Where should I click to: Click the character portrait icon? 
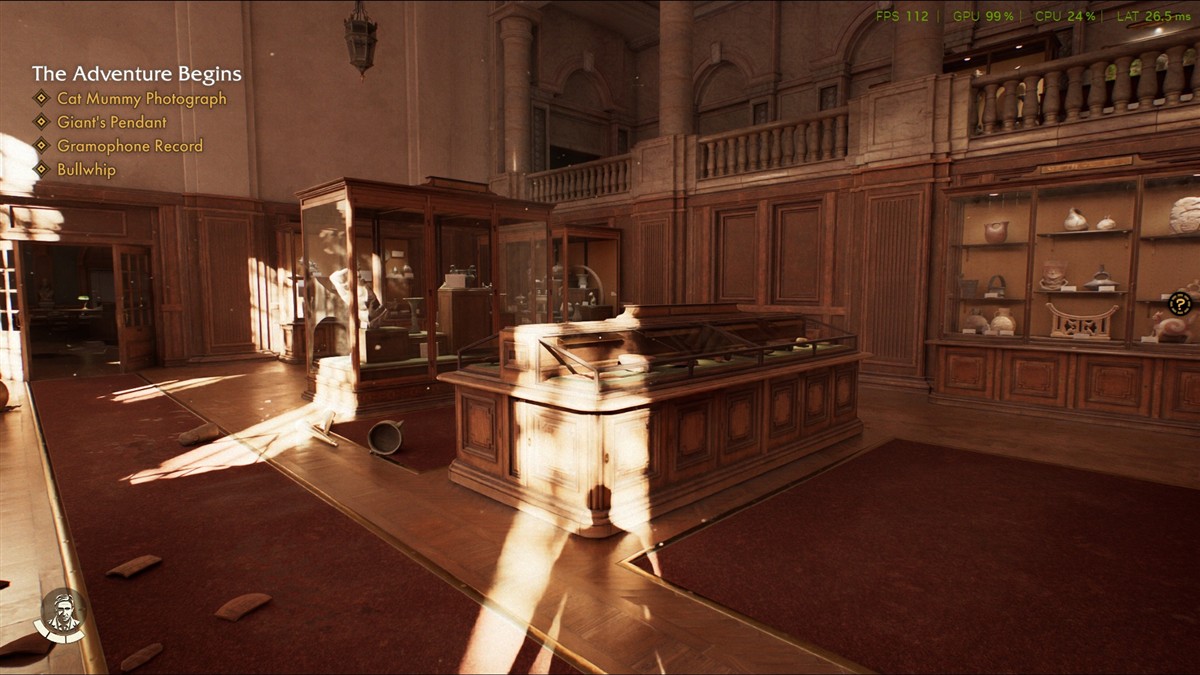62,613
